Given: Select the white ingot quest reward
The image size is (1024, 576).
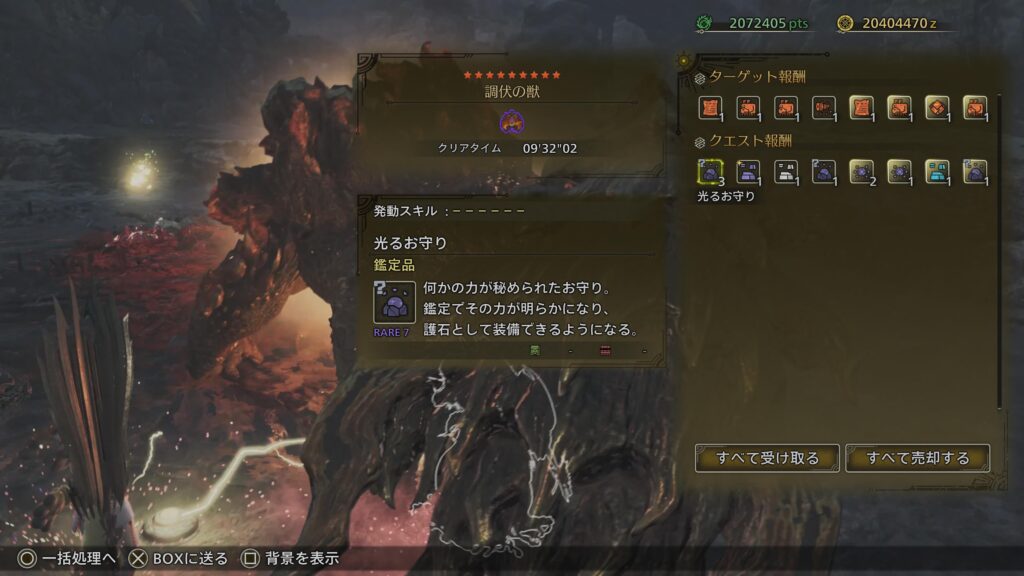Looking at the screenshot, I should [x=785, y=172].
